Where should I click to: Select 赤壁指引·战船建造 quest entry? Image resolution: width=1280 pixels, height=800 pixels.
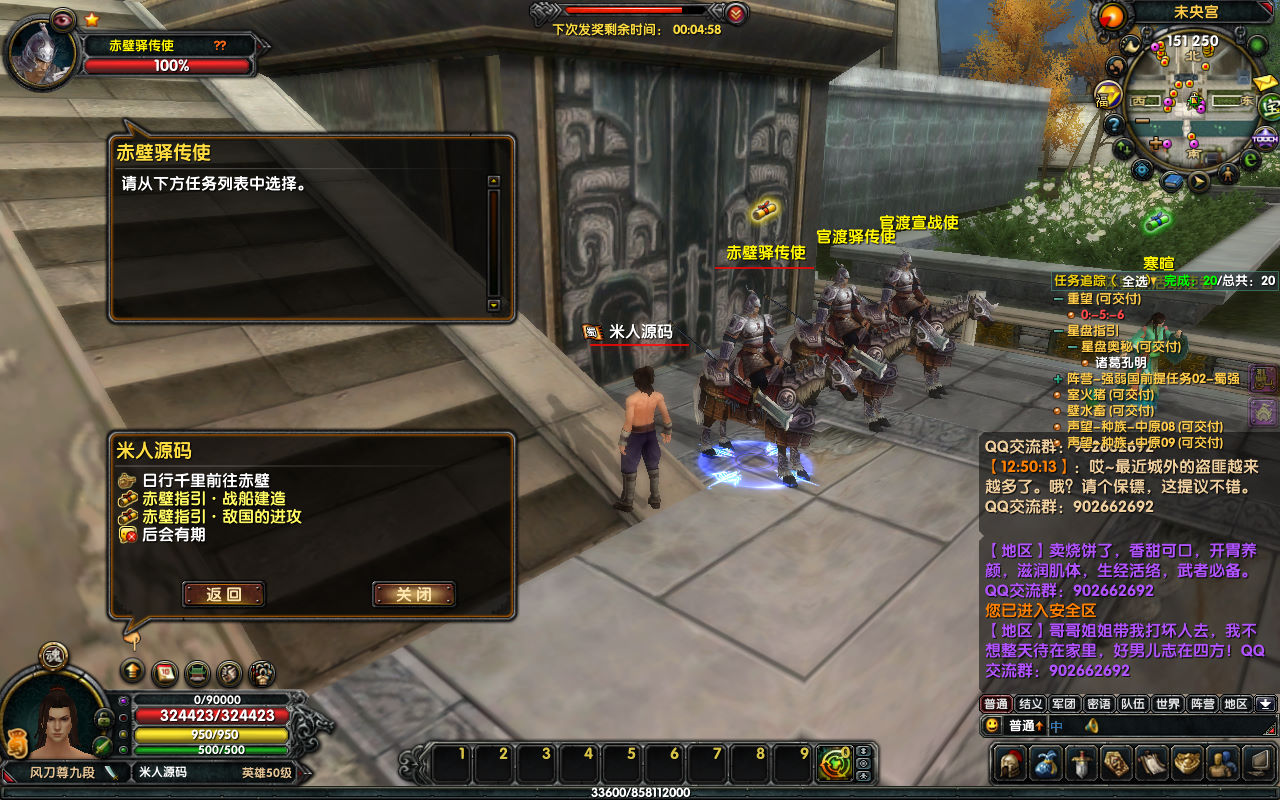(214, 499)
